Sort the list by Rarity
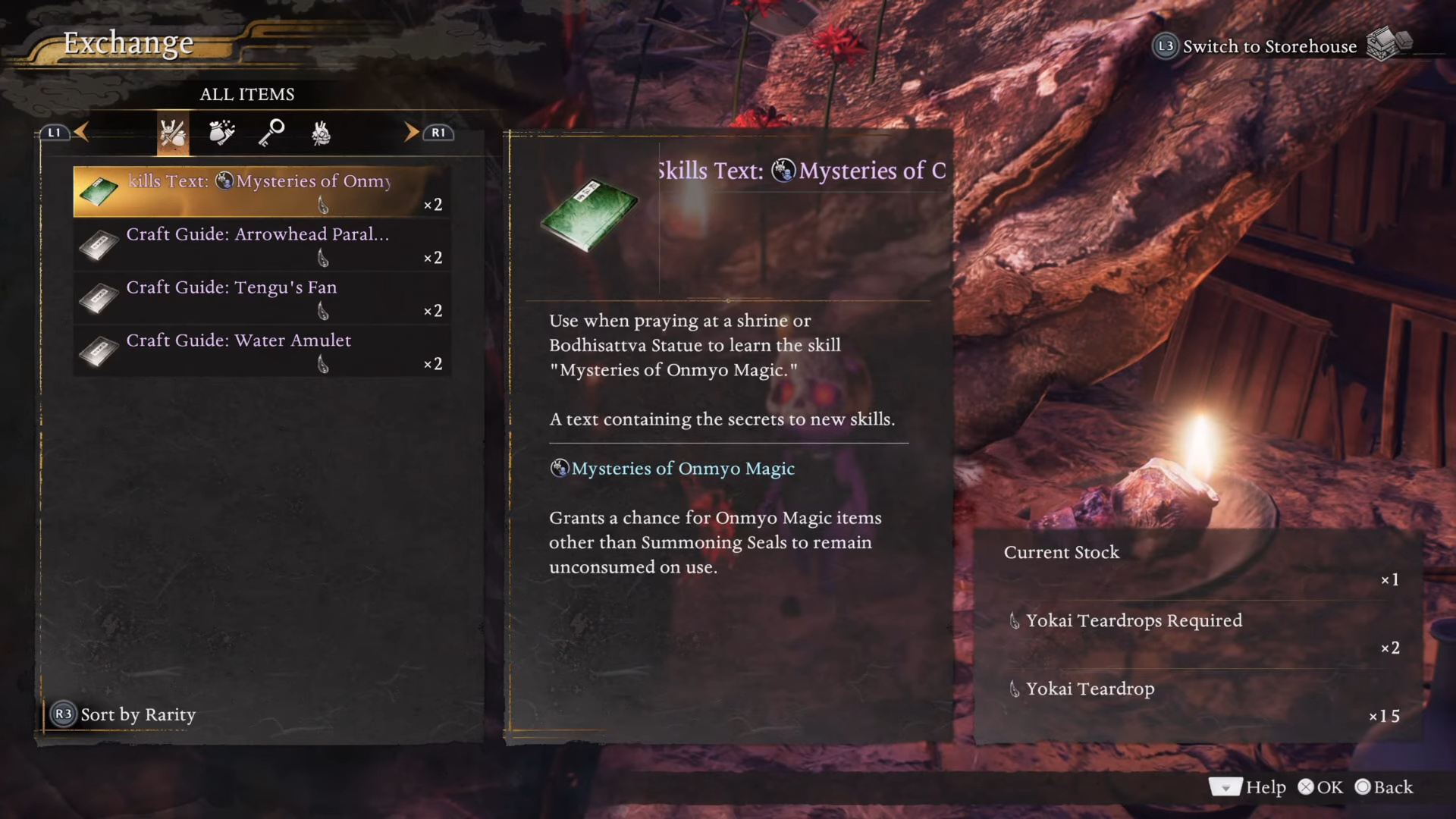 pos(124,714)
